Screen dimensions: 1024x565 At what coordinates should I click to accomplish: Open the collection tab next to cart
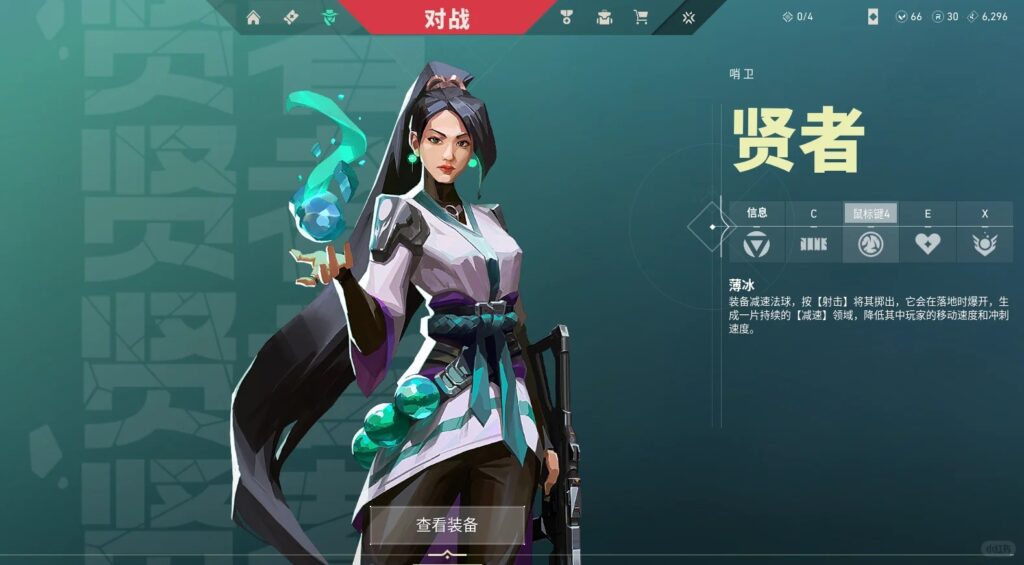pos(604,17)
